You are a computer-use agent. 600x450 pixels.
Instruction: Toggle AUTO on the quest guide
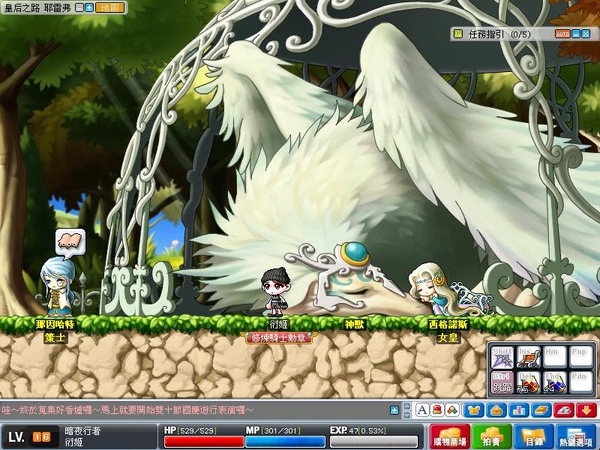[x=561, y=33]
